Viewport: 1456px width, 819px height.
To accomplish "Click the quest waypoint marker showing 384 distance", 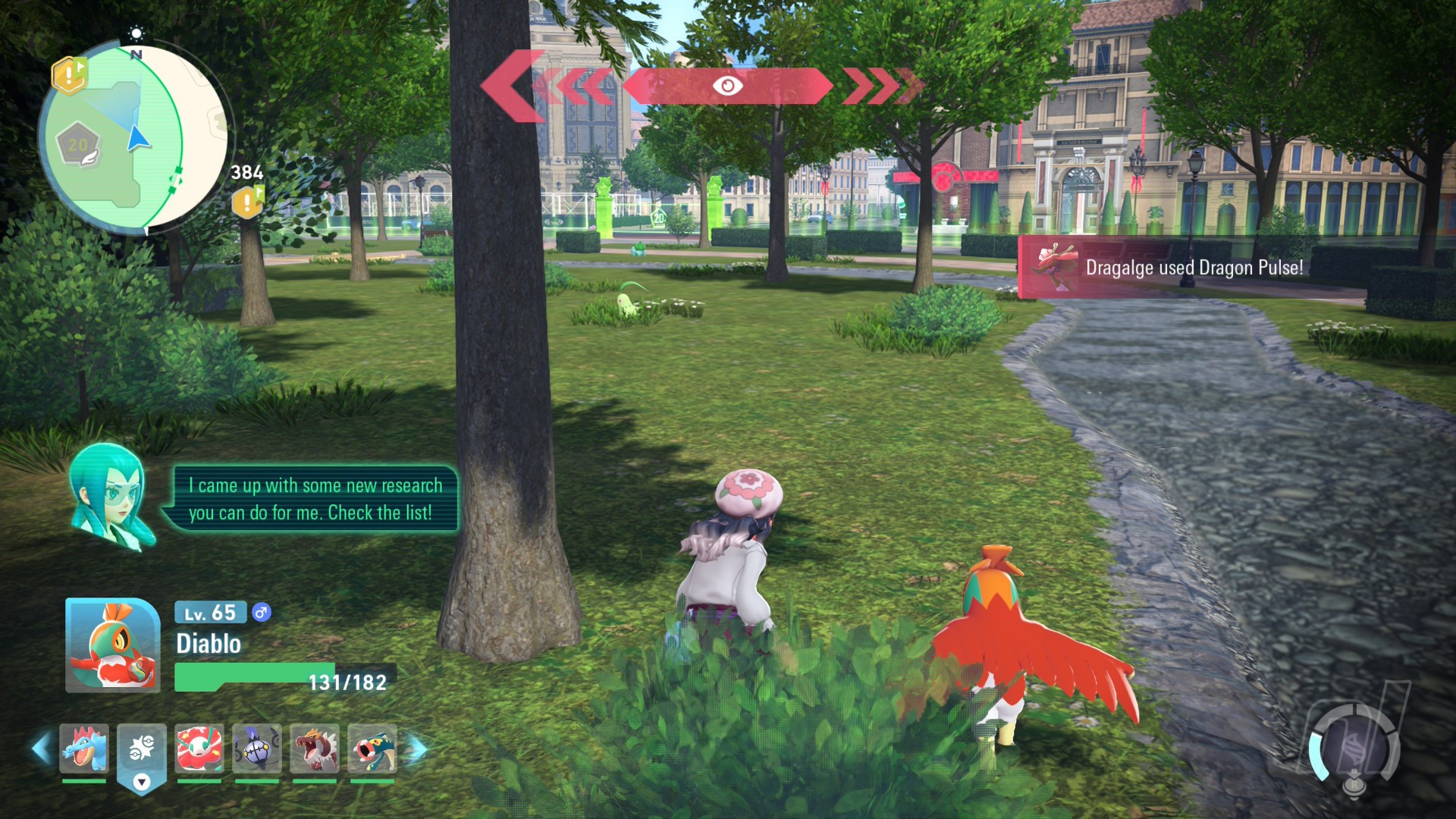I will (247, 202).
